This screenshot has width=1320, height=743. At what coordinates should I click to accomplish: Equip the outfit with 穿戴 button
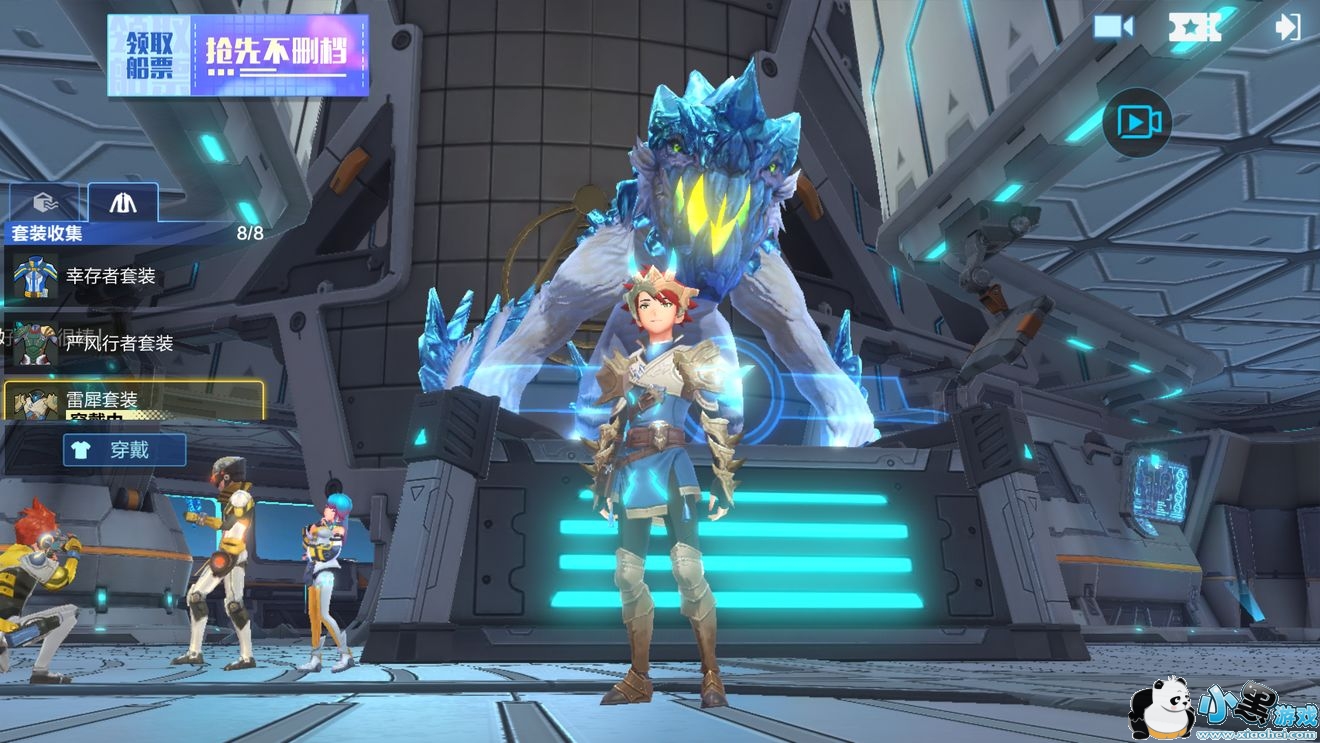(125, 450)
